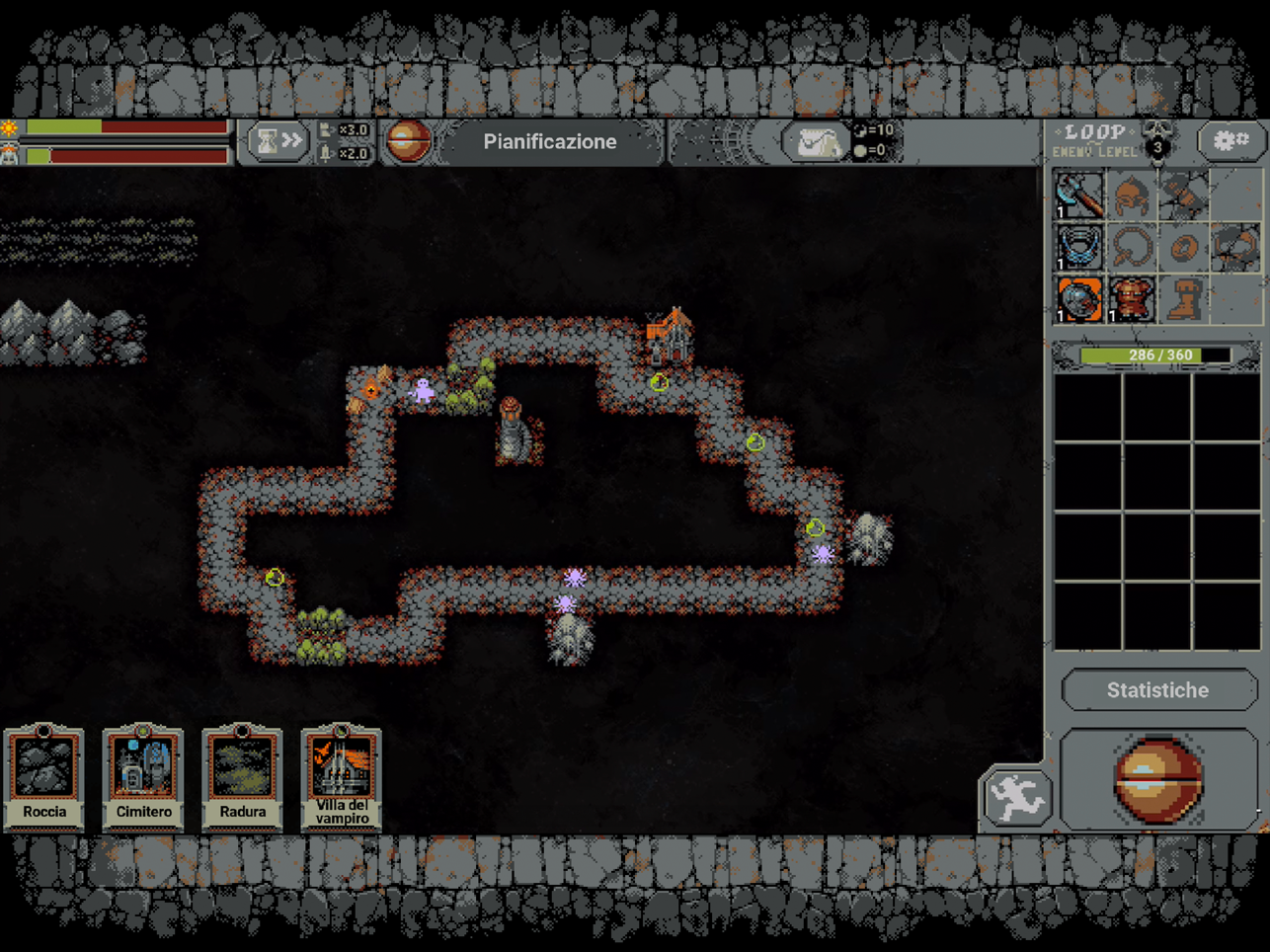Screen dimensions: 1270x952
Task: Select the equipped round shield slot
Action: pyautogui.click(x=1078, y=298)
